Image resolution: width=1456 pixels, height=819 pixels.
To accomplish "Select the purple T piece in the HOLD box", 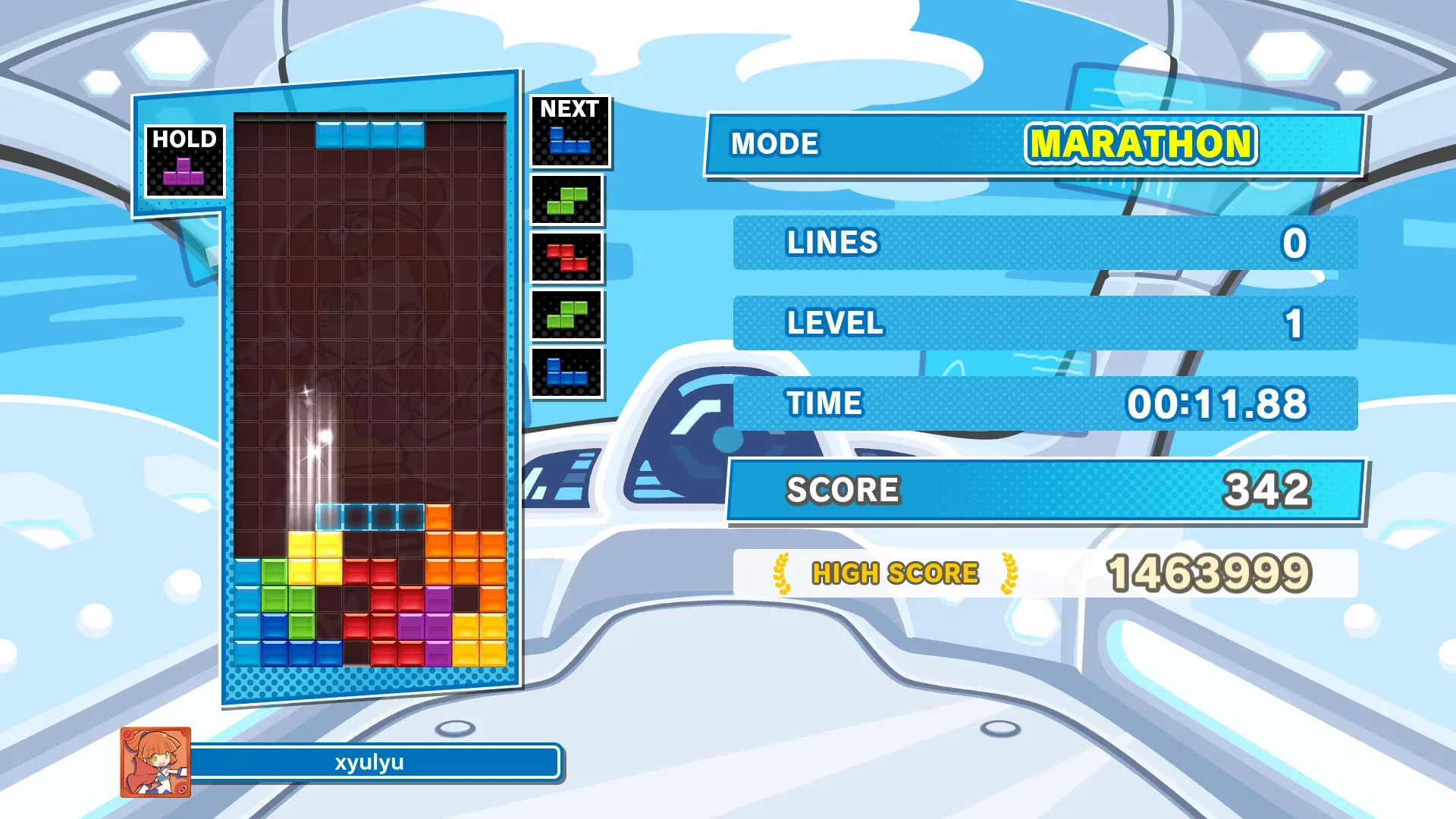I will 184,172.
